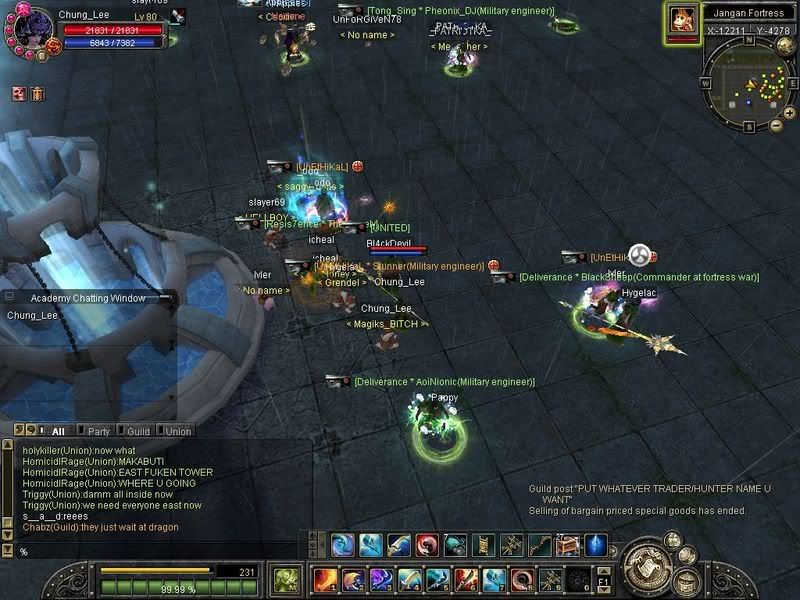The height and width of the screenshot is (600, 800).
Task: Select the monkey pet portrait
Action: coord(682,20)
